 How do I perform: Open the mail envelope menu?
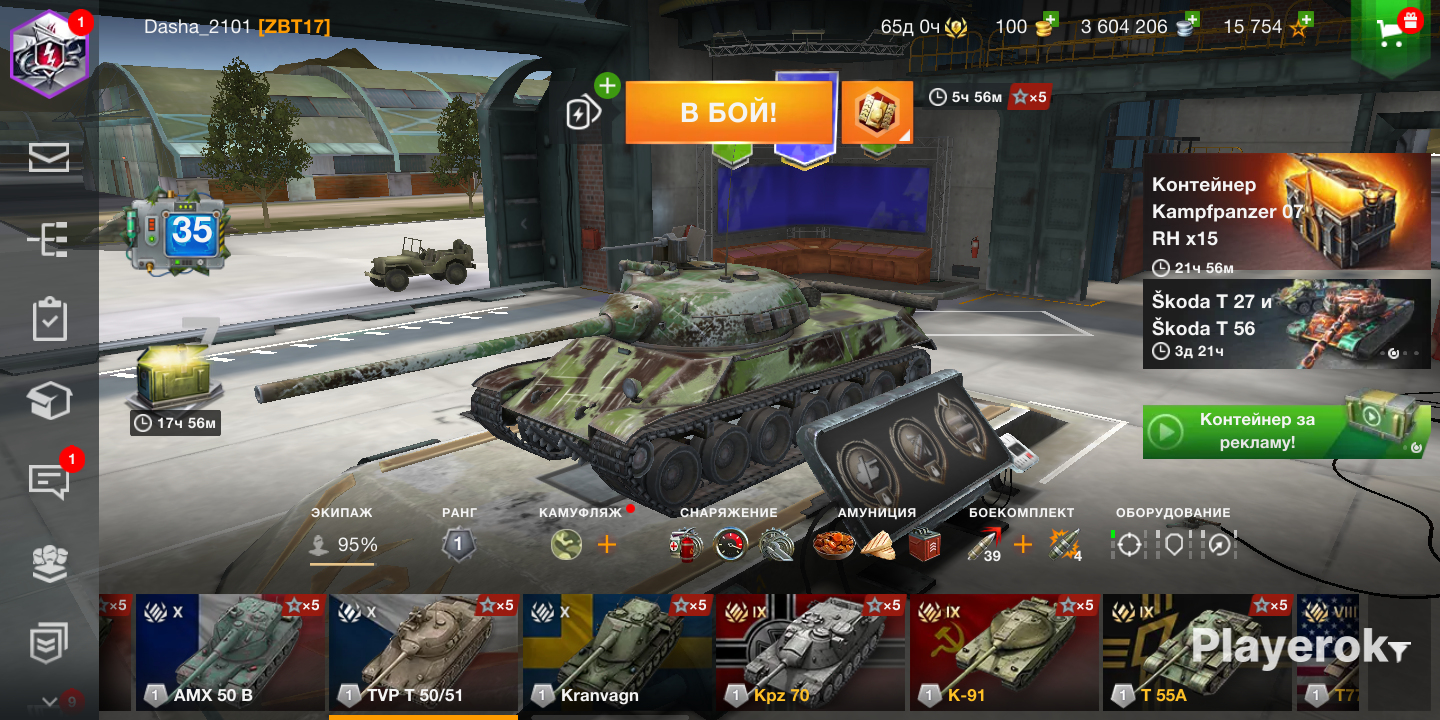pyautogui.click(x=49, y=157)
